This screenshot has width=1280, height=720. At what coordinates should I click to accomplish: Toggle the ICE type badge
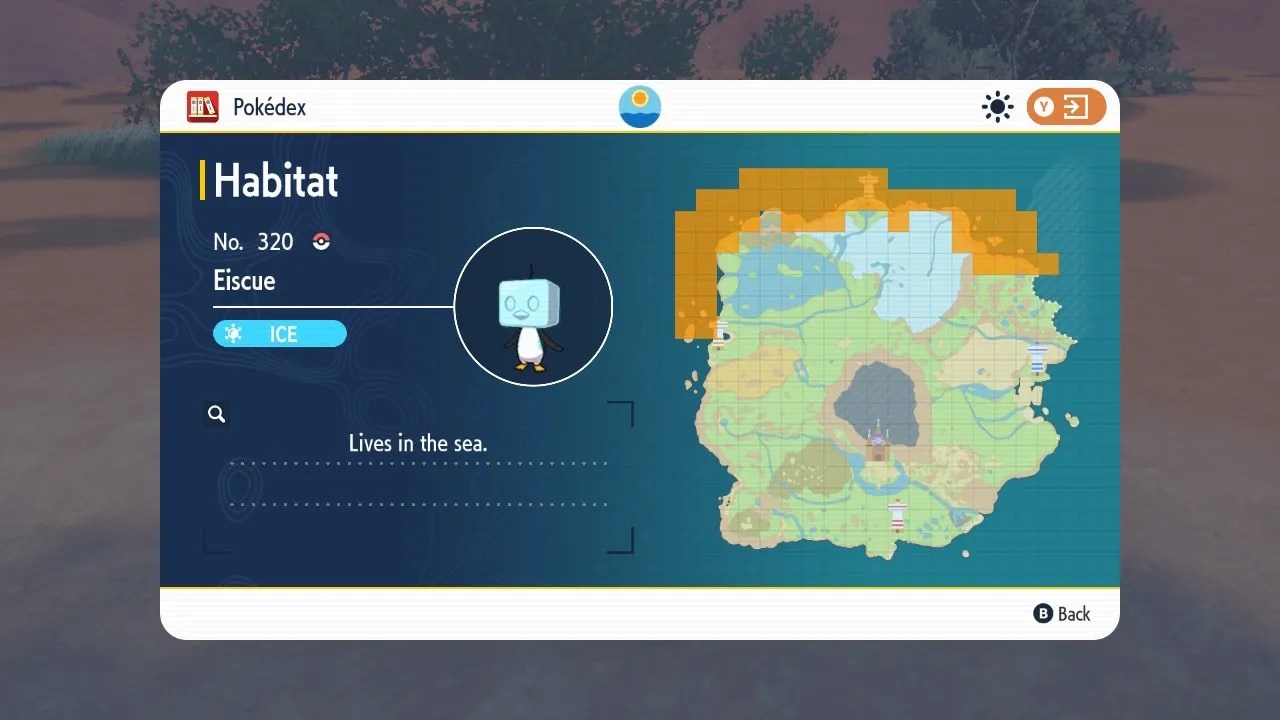point(280,334)
